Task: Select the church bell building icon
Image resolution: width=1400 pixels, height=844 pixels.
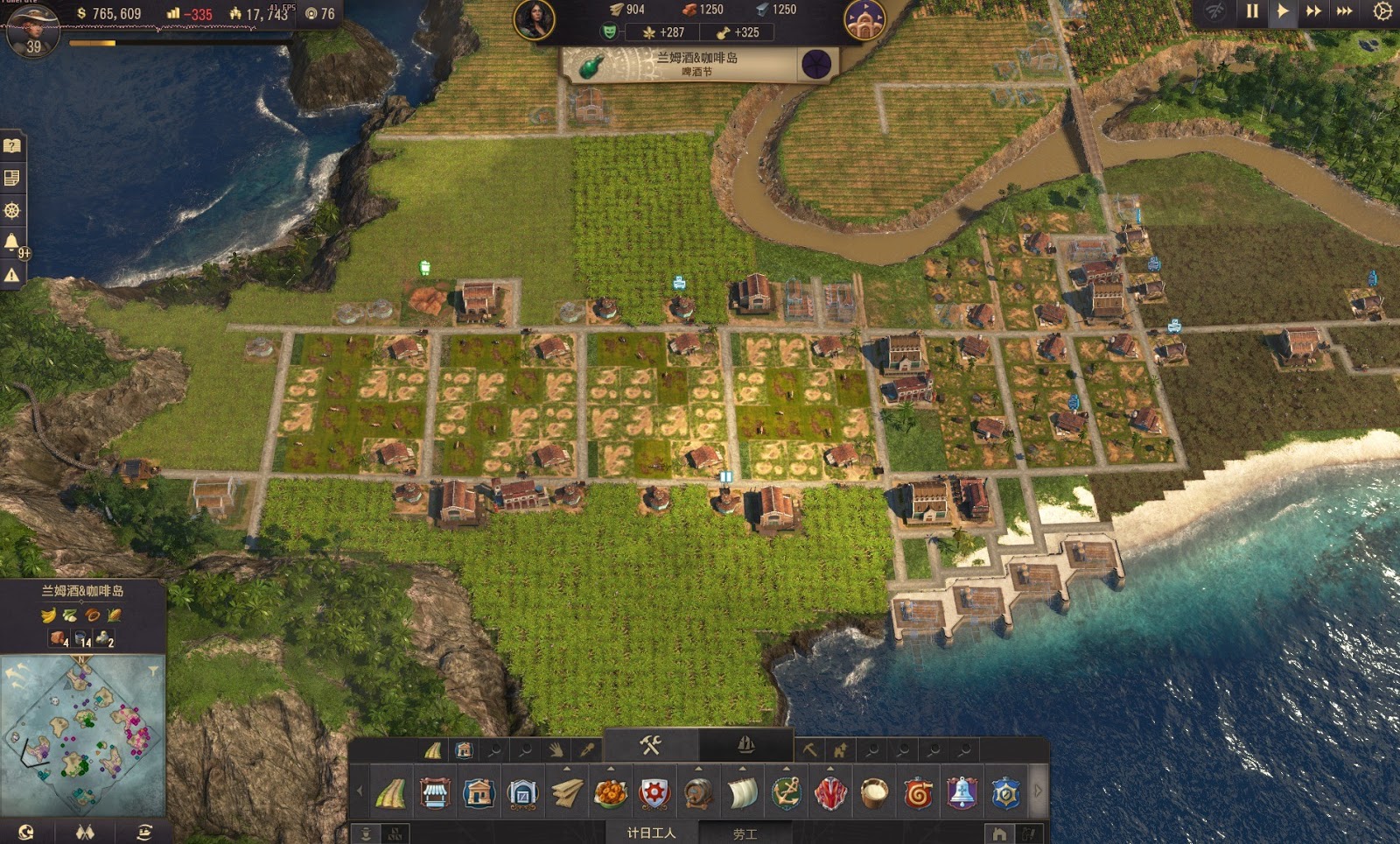Action: tap(962, 794)
